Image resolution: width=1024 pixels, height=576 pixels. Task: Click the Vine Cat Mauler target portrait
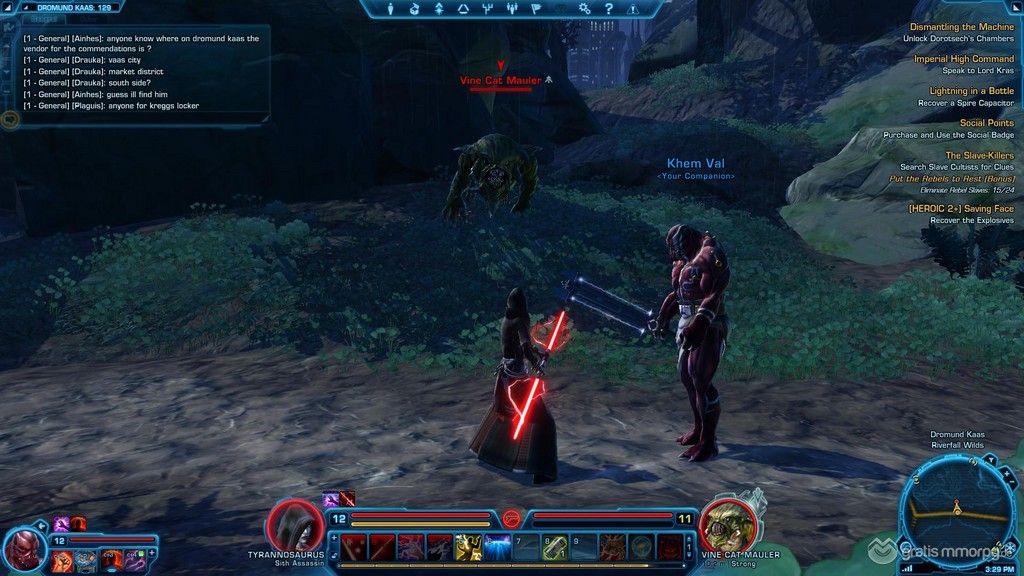tap(727, 525)
